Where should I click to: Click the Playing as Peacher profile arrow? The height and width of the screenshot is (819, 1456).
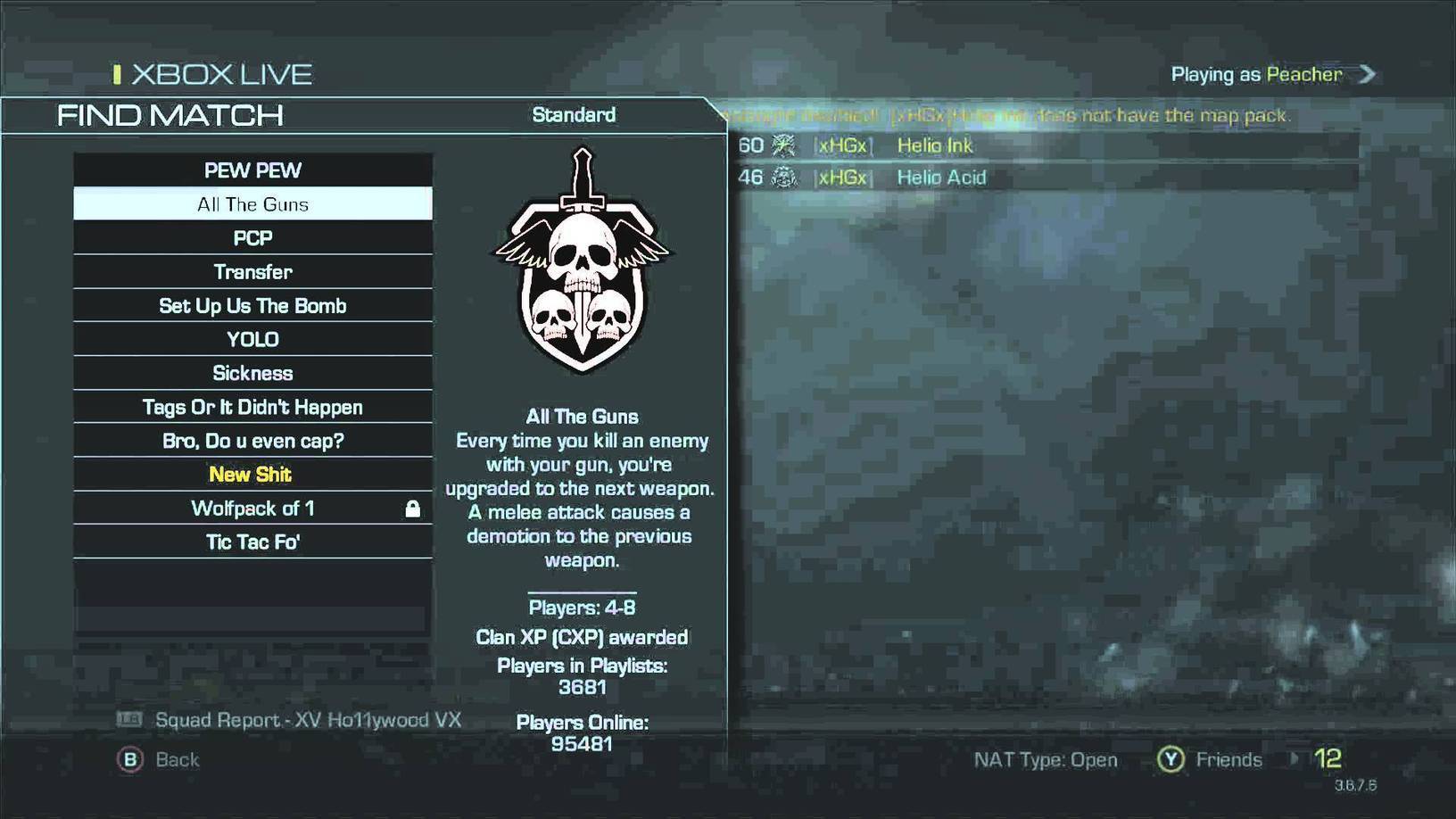point(1367,74)
